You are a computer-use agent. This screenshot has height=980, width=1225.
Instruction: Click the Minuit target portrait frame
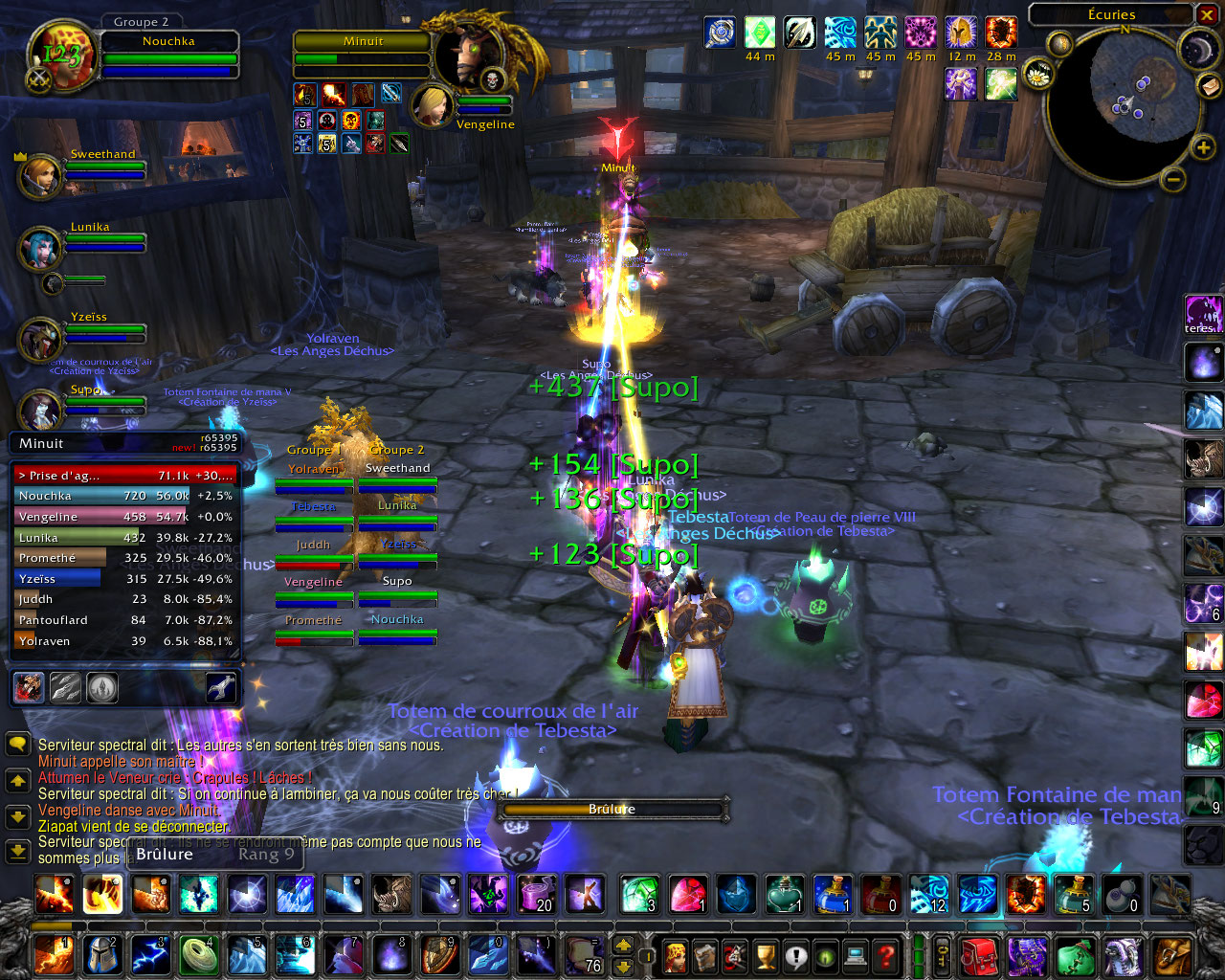463,56
